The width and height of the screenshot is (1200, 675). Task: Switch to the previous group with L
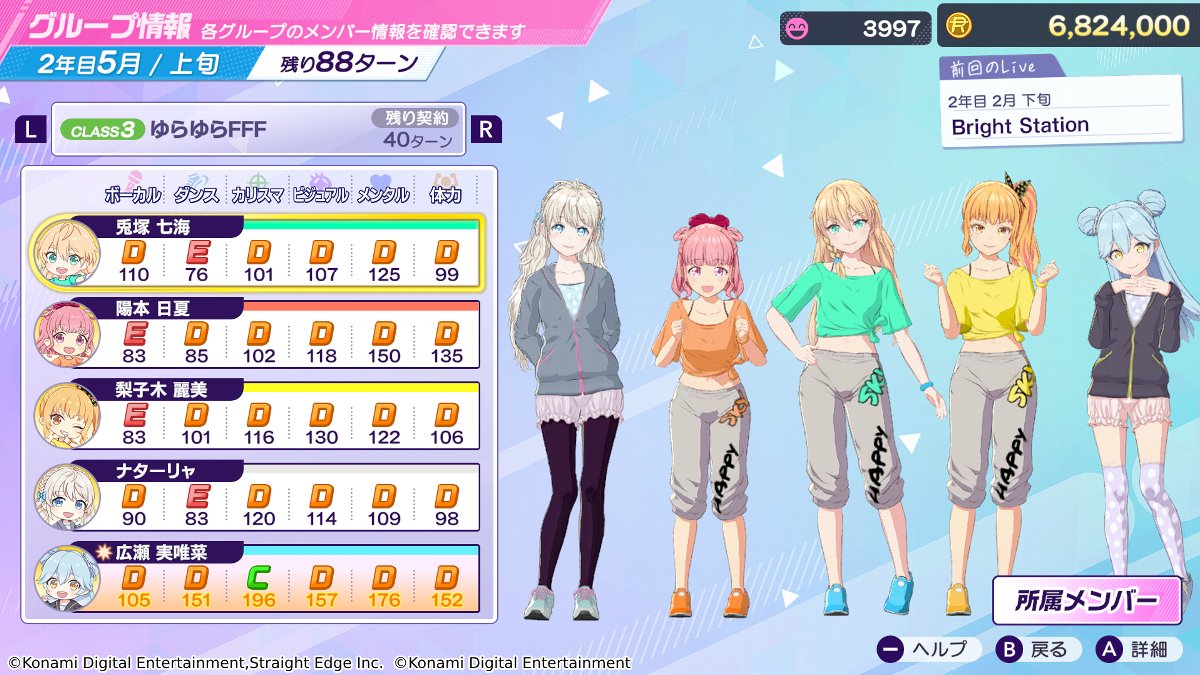click(x=32, y=129)
